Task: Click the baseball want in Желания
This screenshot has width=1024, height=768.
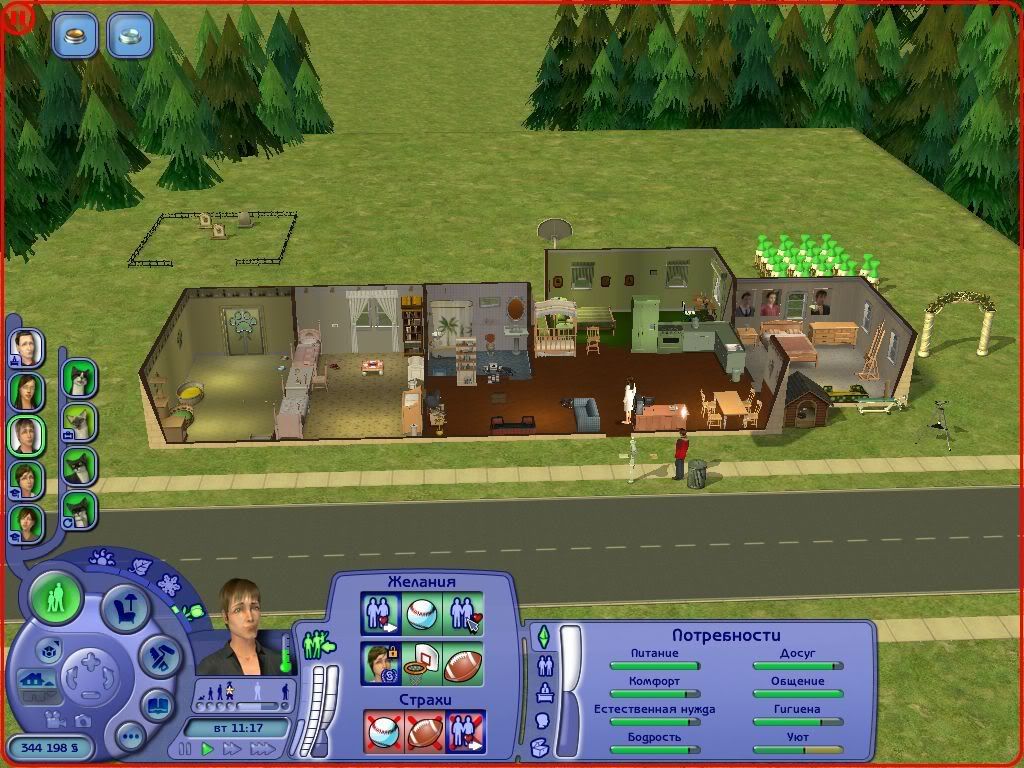Action: [422, 614]
